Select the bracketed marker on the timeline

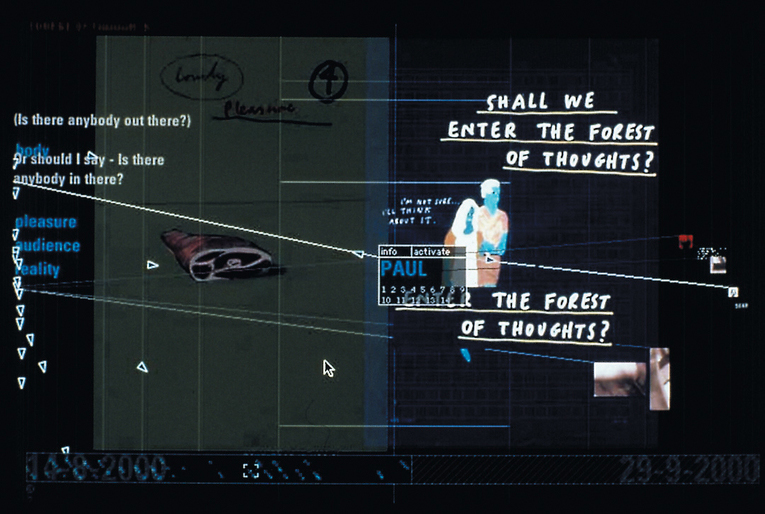(251, 469)
